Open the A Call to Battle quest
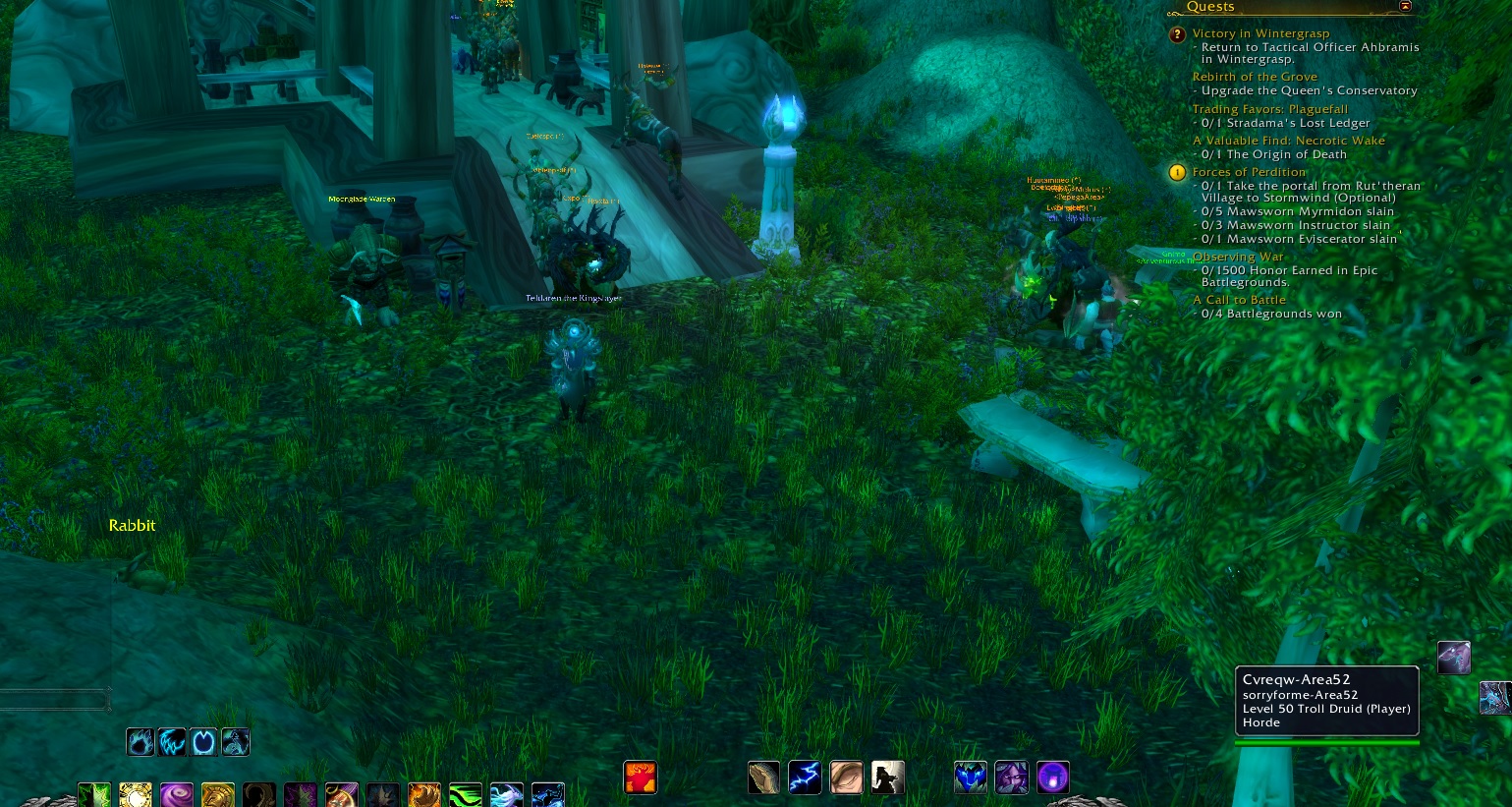The width and height of the screenshot is (1512, 807). pos(1239,299)
